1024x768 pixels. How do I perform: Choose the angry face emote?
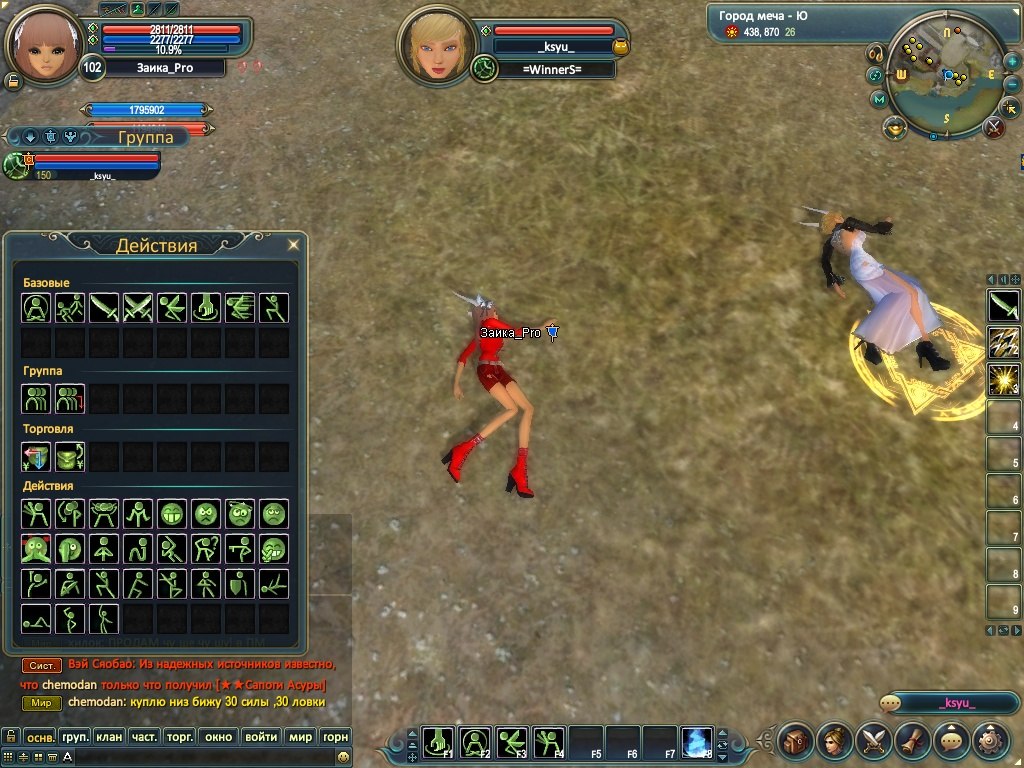click(206, 515)
